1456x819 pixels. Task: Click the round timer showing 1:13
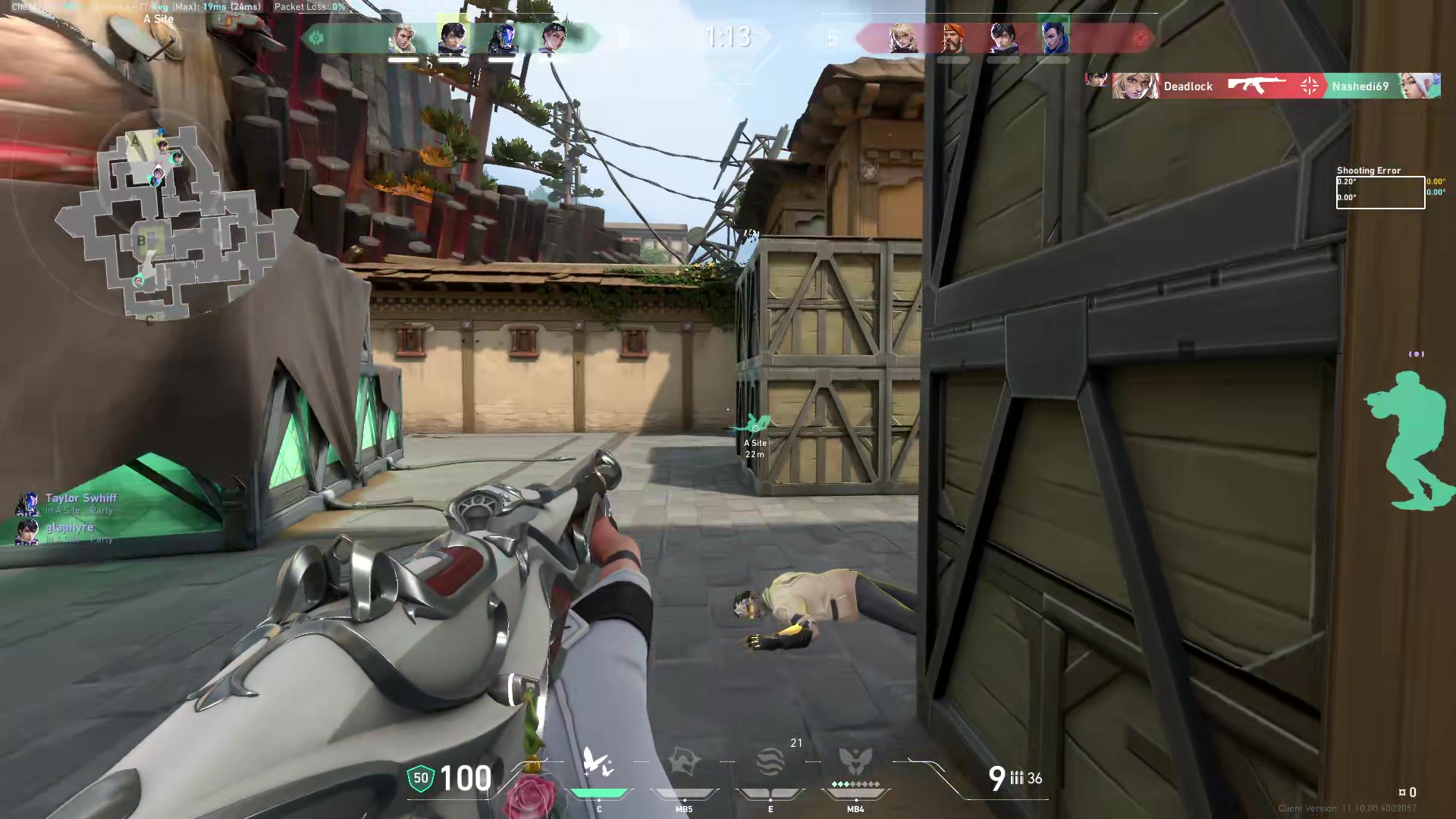click(726, 36)
